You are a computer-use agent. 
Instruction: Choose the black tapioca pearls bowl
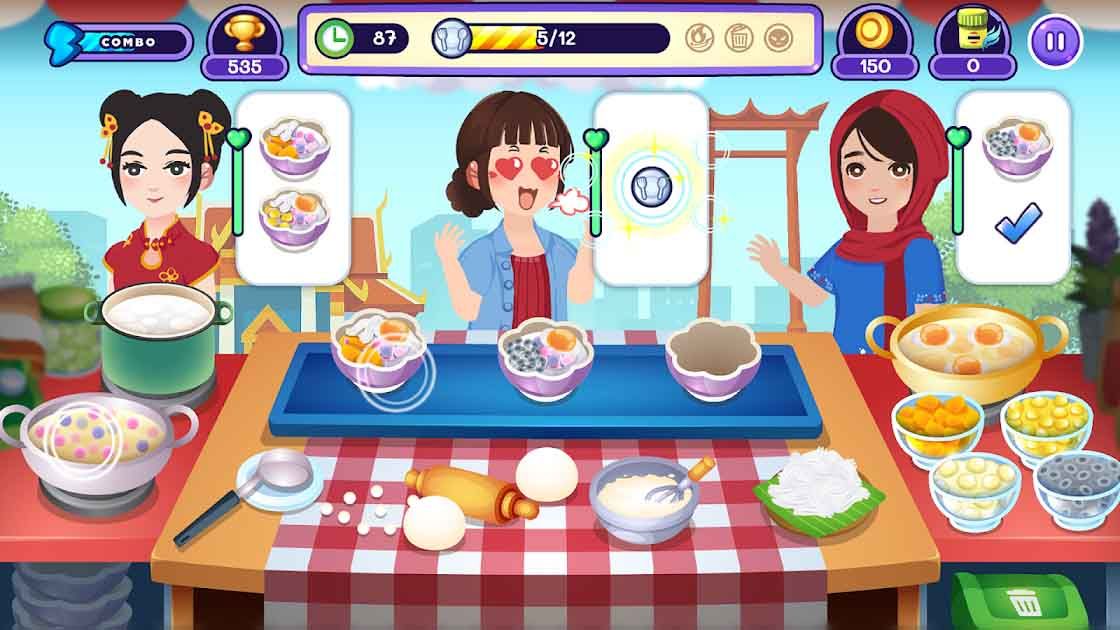tap(1076, 486)
